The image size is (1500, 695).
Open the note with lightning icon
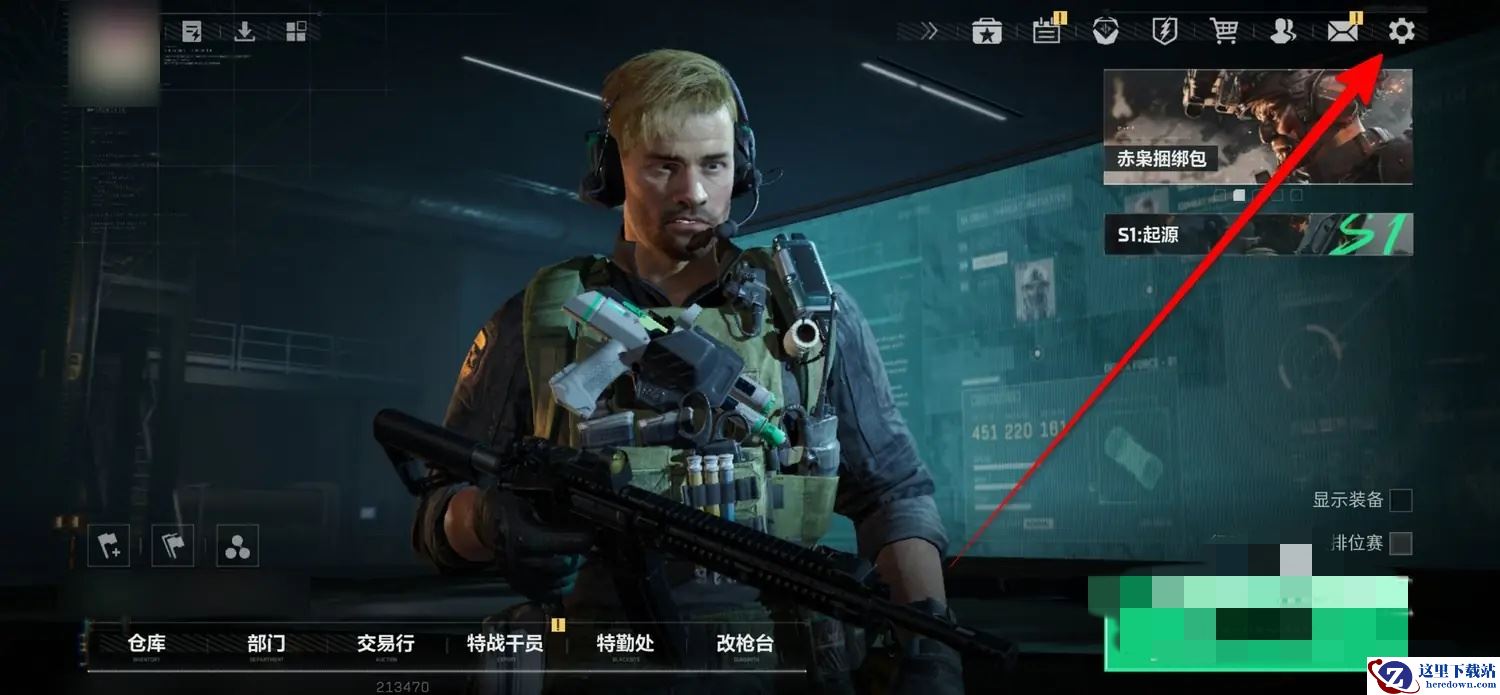(192, 32)
